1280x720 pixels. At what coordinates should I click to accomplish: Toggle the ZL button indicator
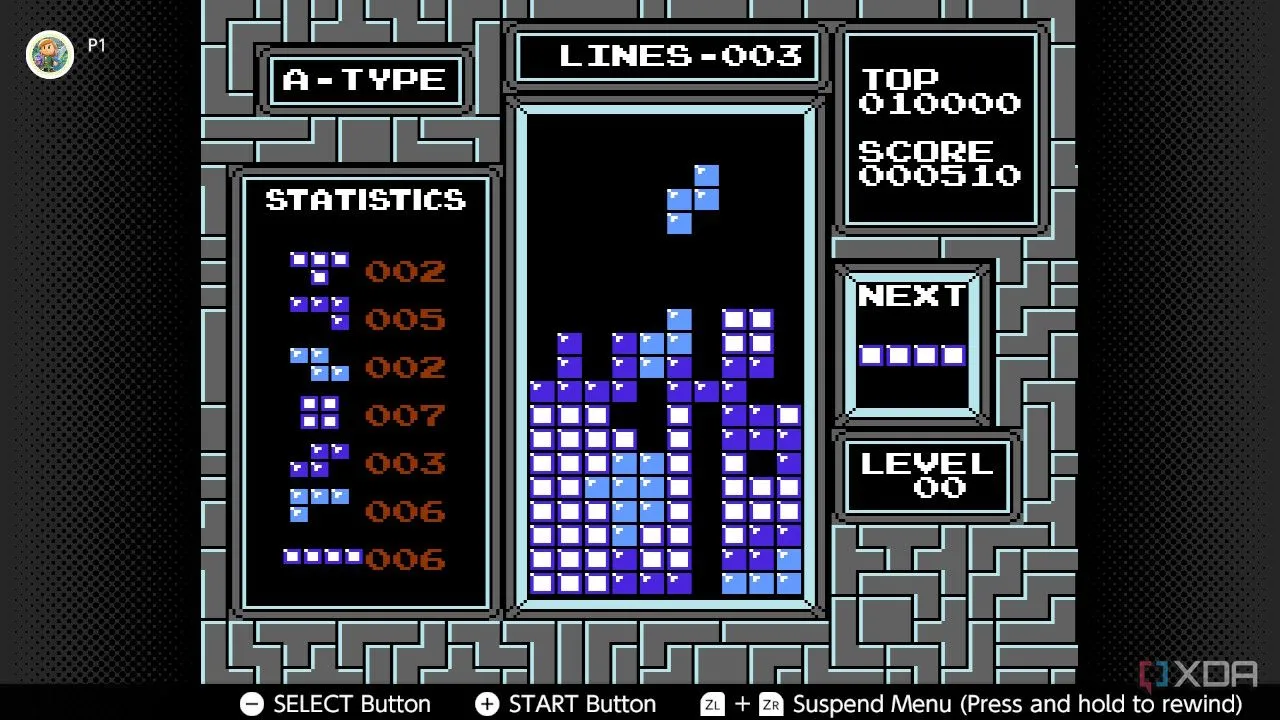(x=712, y=704)
